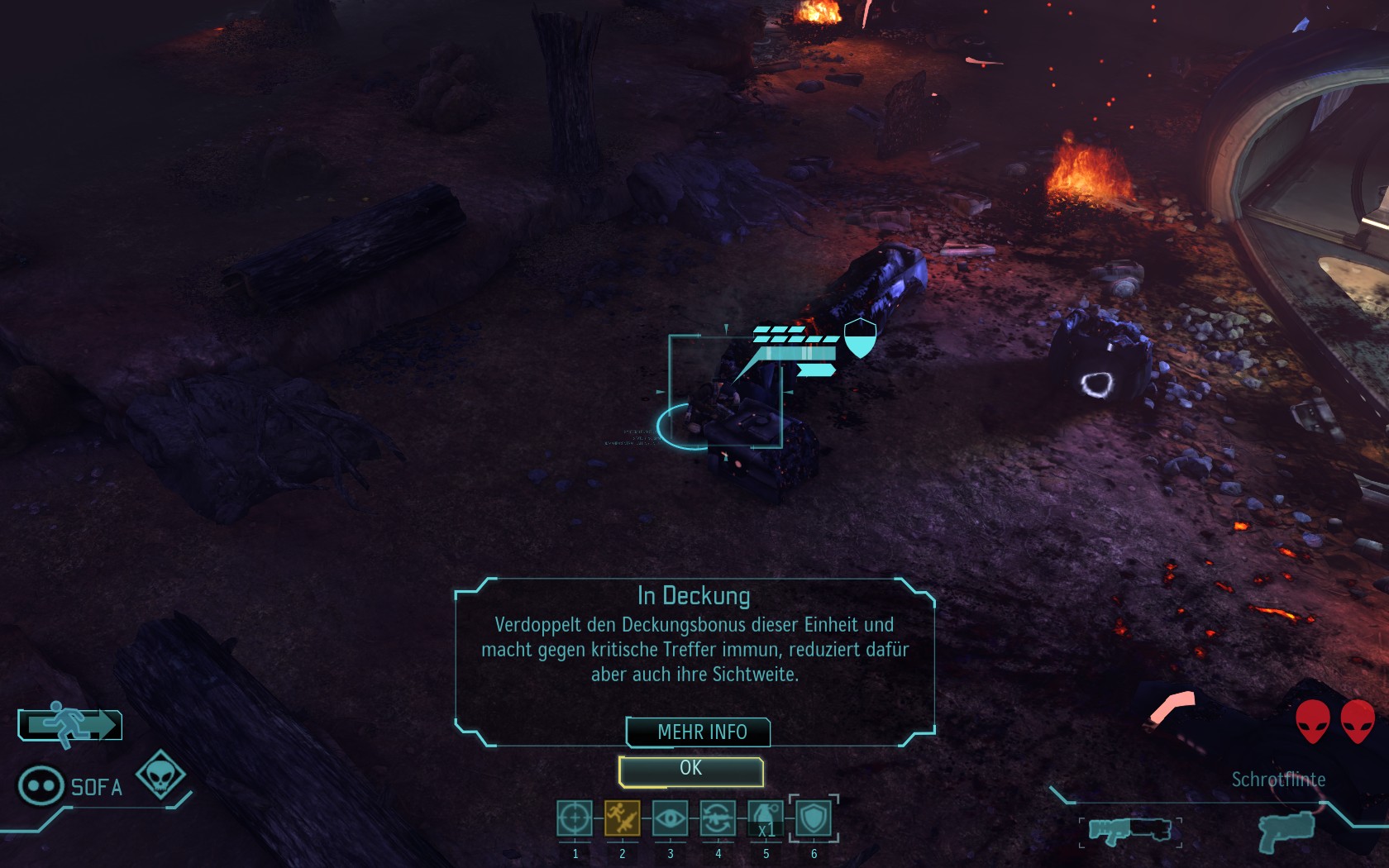Choose the reload weapon ability
Image resolution: width=1389 pixels, height=868 pixels.
[718, 818]
